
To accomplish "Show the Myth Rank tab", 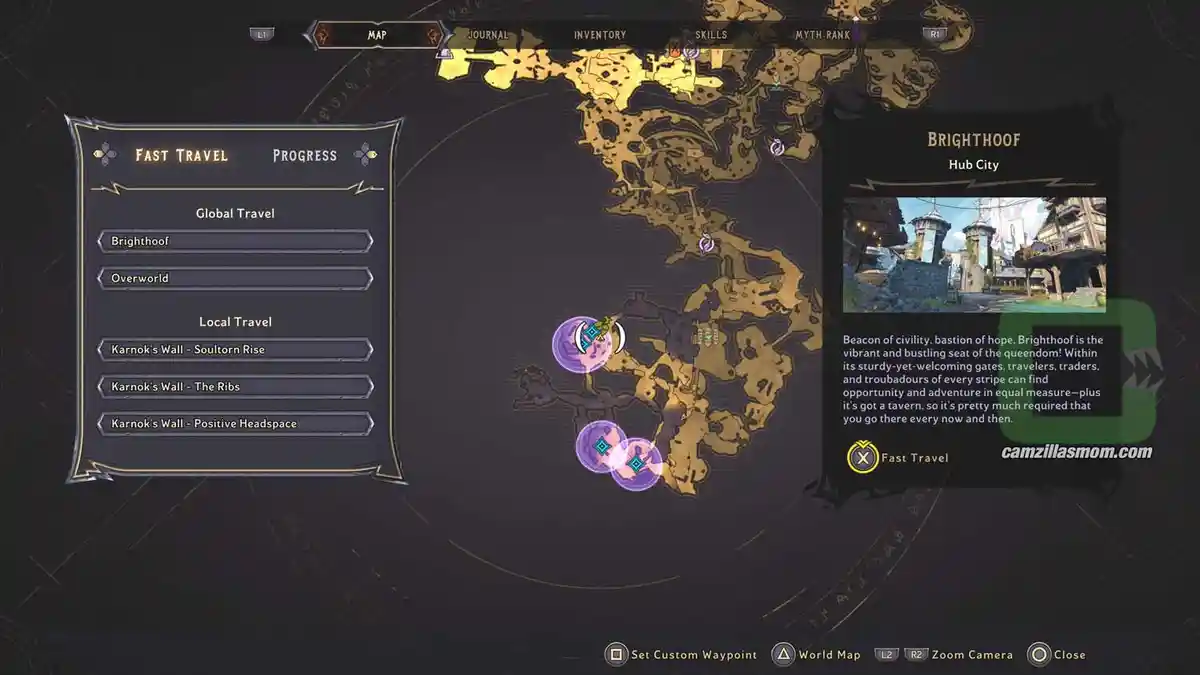I will pyautogui.click(x=822, y=35).
